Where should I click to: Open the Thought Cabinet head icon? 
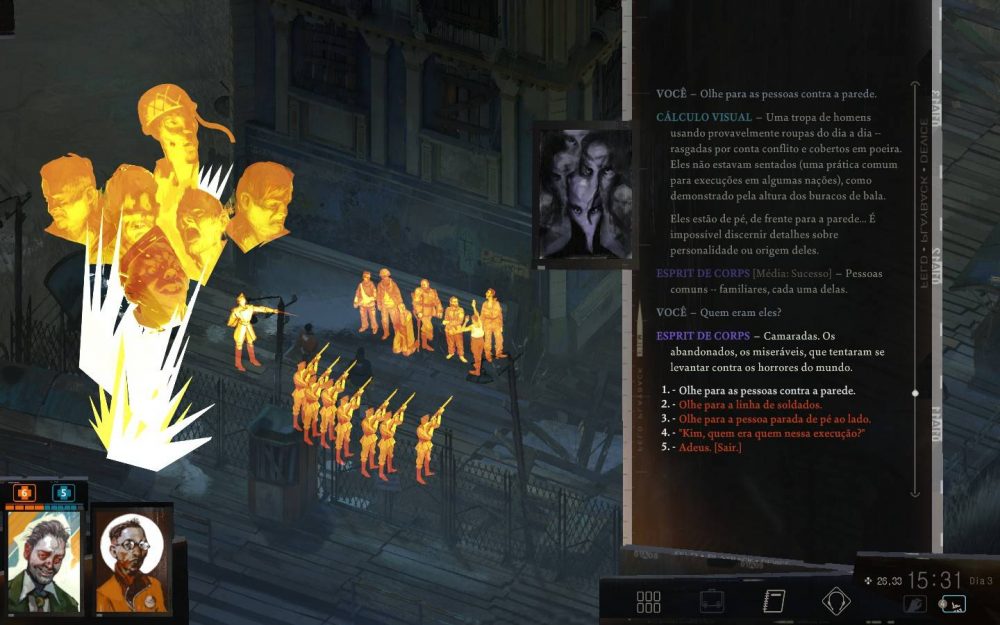(835, 602)
